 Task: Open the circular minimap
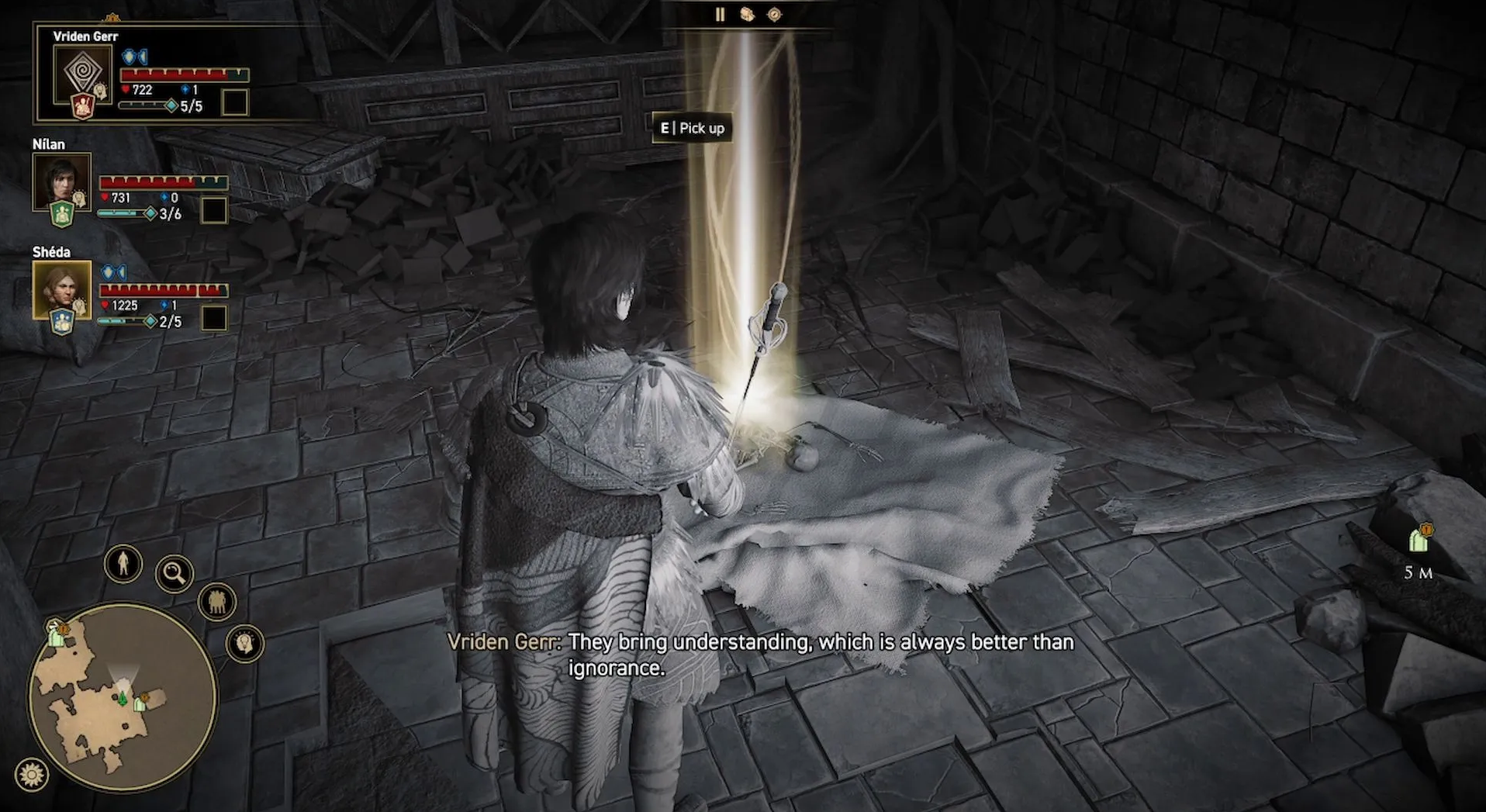pyautogui.click(x=123, y=697)
